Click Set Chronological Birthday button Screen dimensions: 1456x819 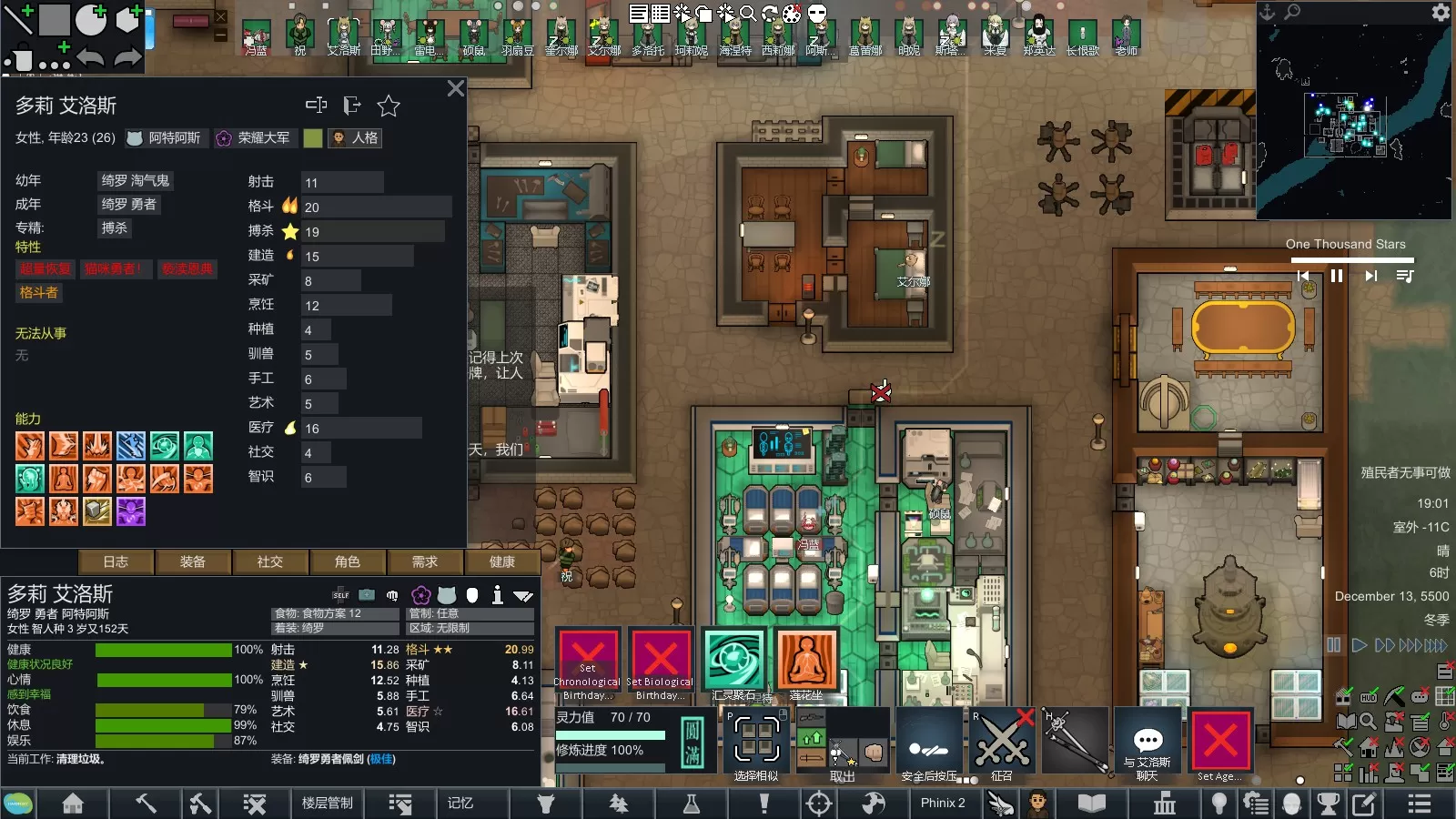pos(588,662)
